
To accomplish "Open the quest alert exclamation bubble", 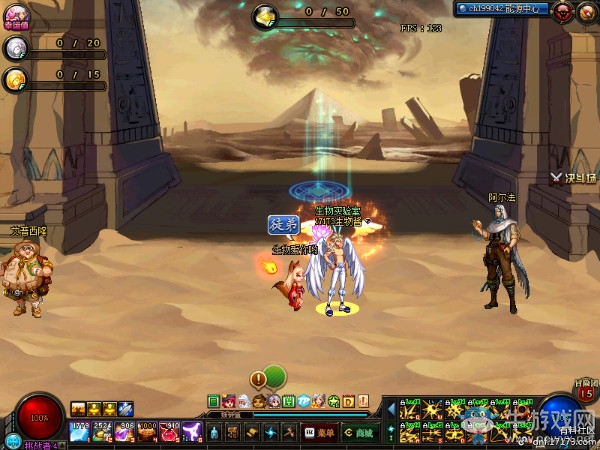I will (x=259, y=379).
